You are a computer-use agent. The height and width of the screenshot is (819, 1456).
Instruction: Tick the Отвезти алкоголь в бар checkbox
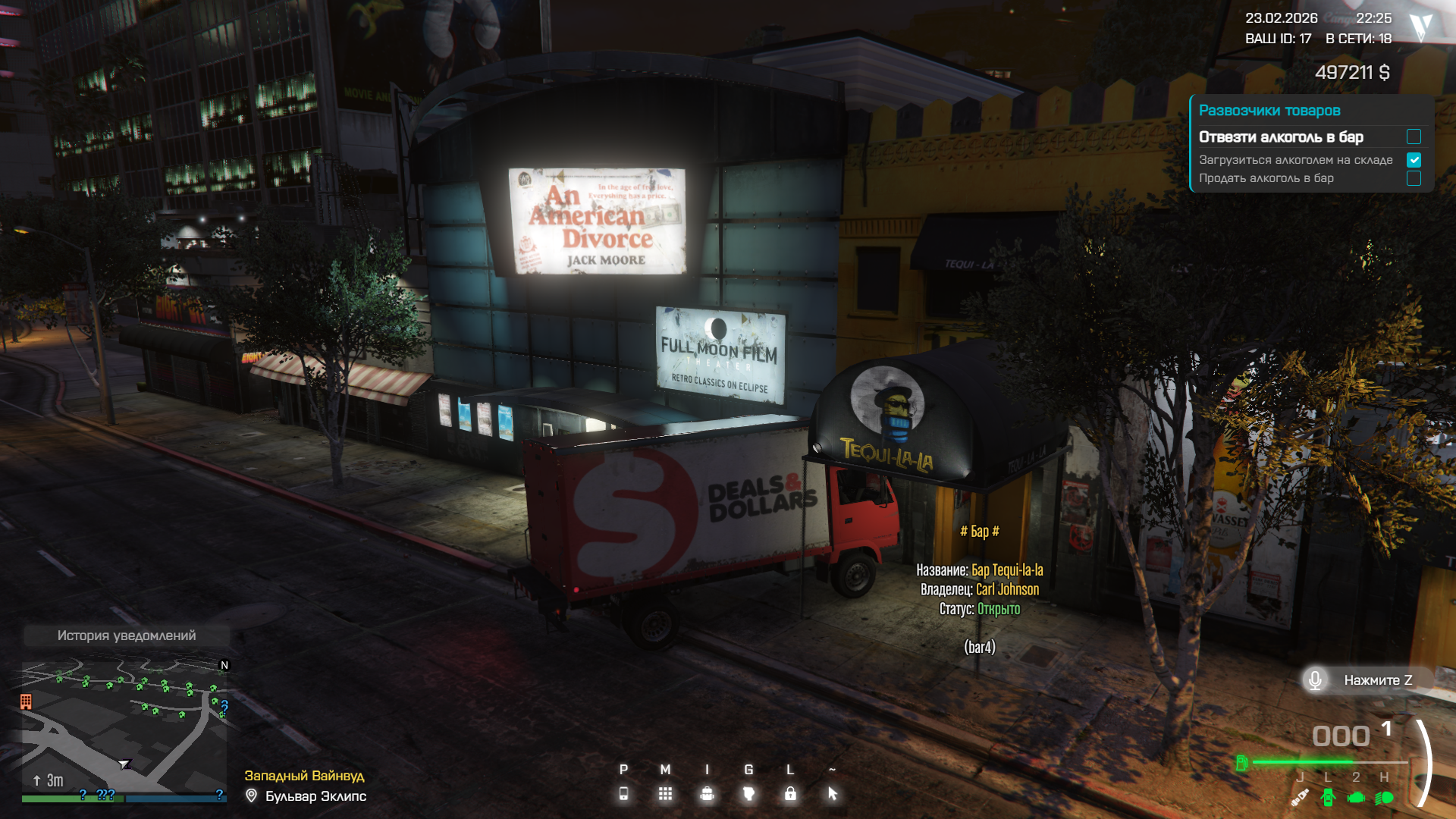(1414, 136)
